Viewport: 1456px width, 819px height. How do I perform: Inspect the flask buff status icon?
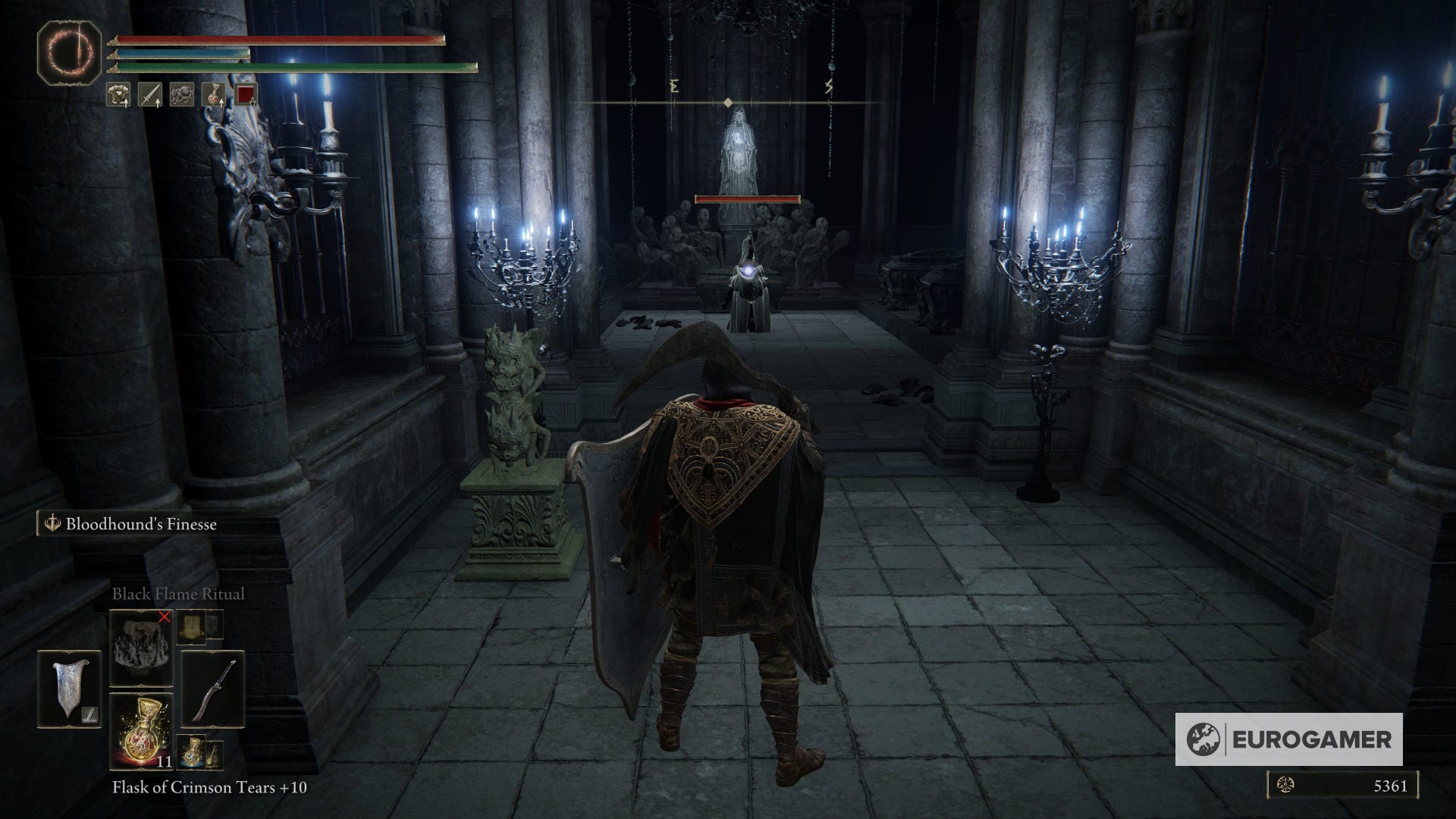click(213, 95)
